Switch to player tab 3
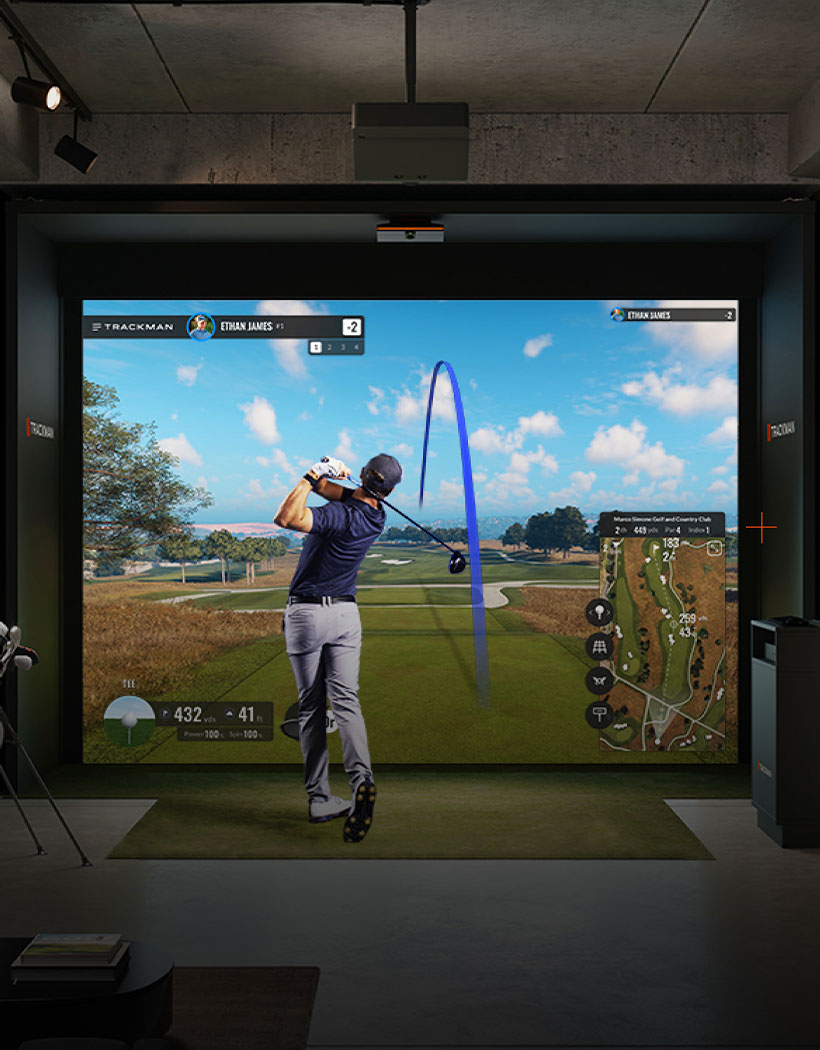Screen dimensions: 820x1050 pyautogui.click(x=343, y=348)
